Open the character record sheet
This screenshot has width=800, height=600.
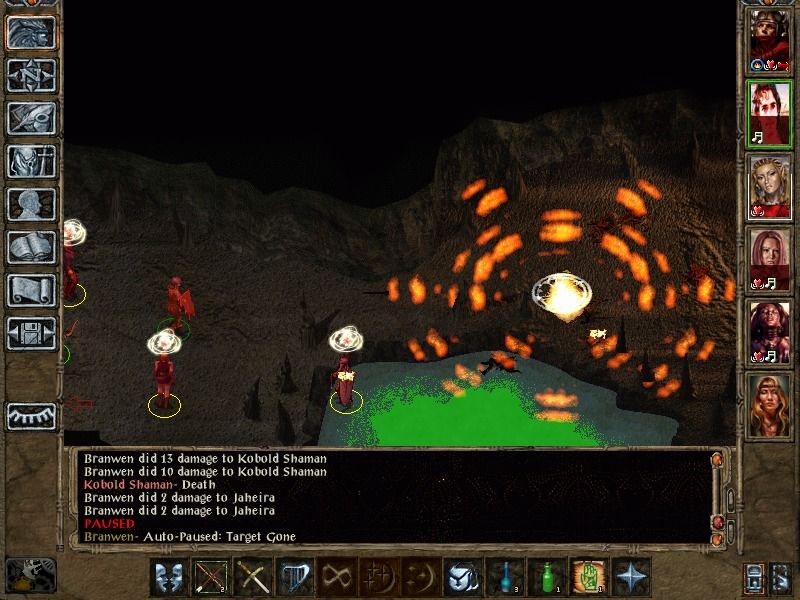pyautogui.click(x=31, y=204)
